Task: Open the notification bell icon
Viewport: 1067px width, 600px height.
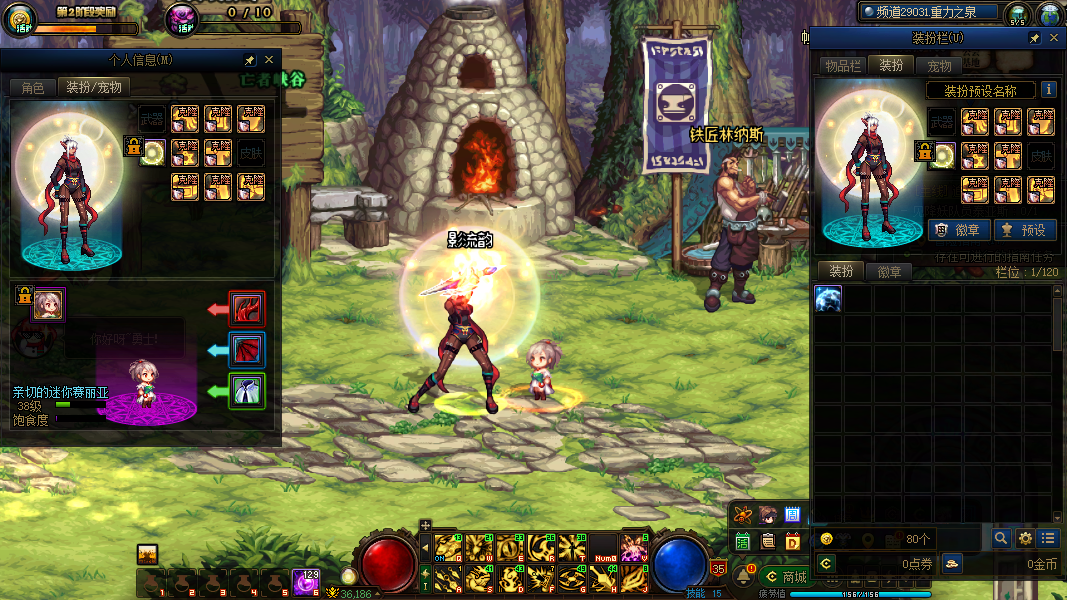Action: [744, 575]
